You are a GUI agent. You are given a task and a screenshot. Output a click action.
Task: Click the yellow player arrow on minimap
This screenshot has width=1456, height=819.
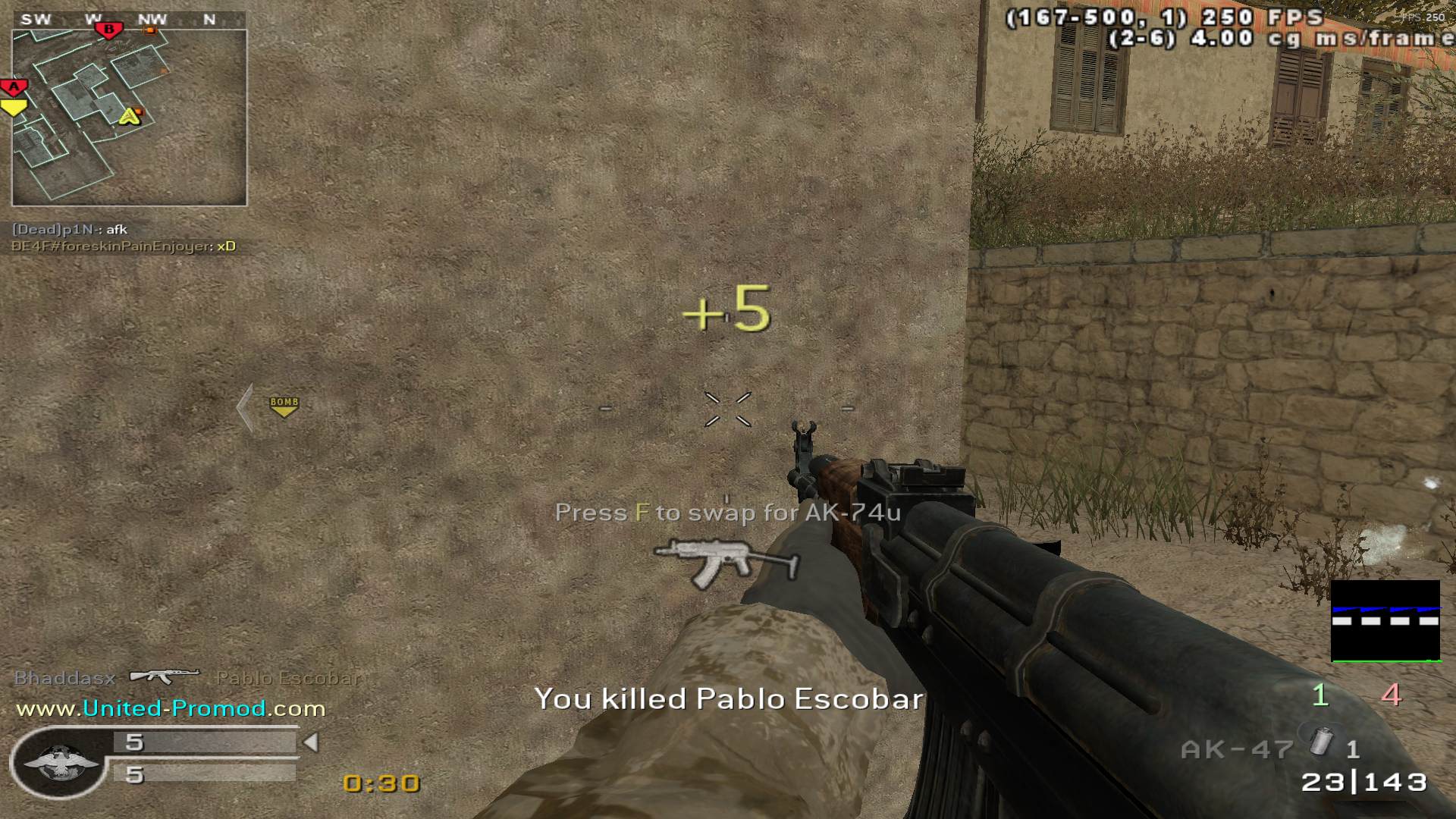(130, 116)
